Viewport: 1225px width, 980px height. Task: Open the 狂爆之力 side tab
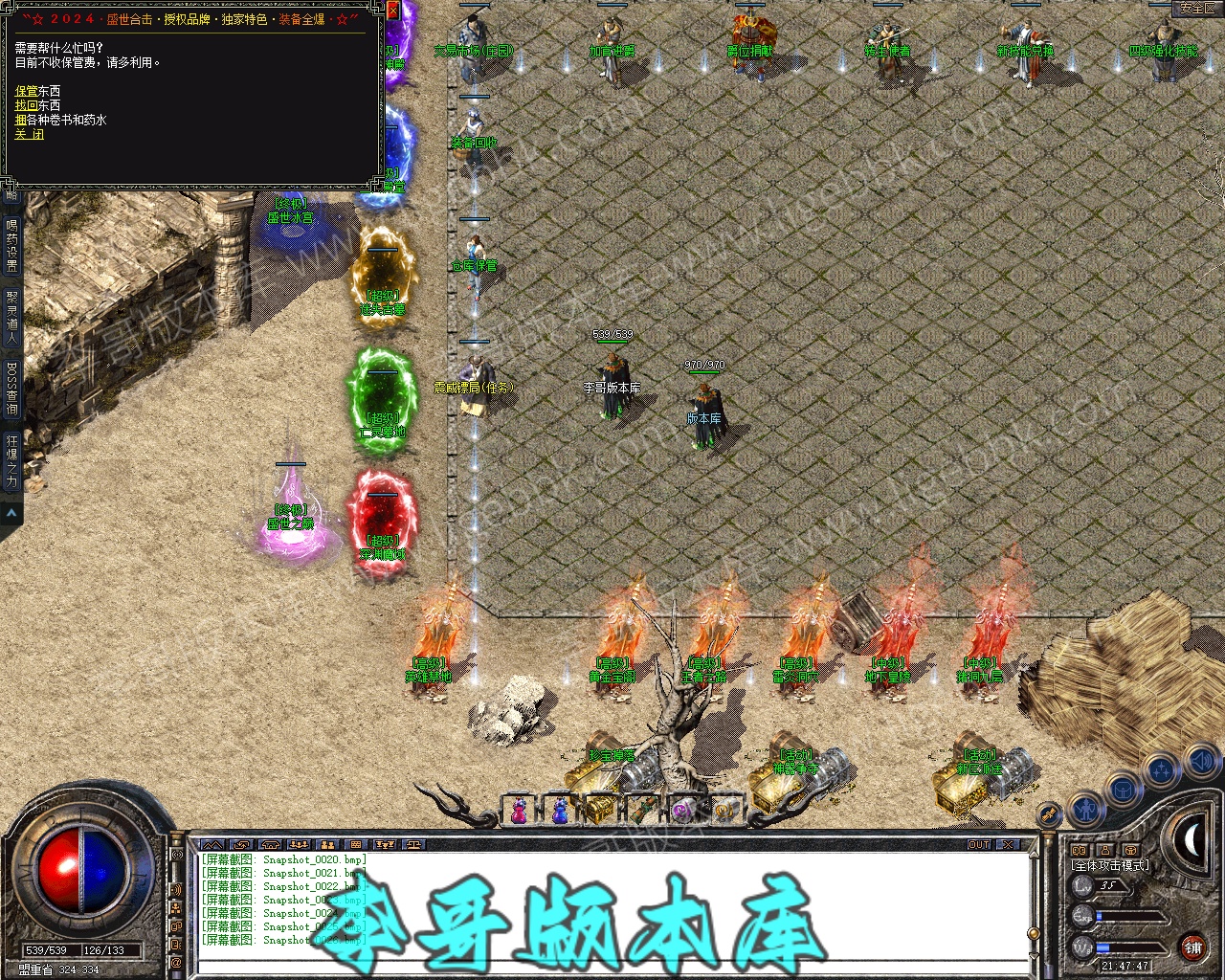click(11, 462)
